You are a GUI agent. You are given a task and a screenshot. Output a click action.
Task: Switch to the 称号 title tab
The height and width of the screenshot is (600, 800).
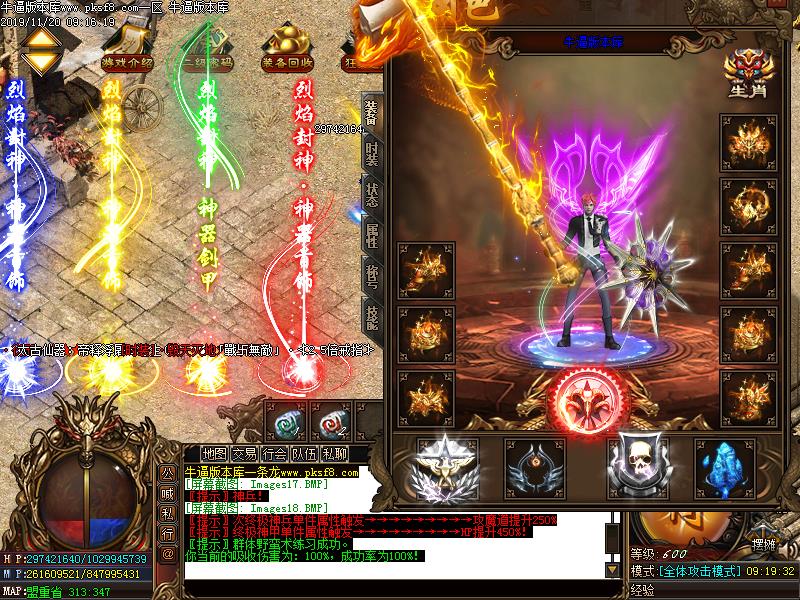371,275
